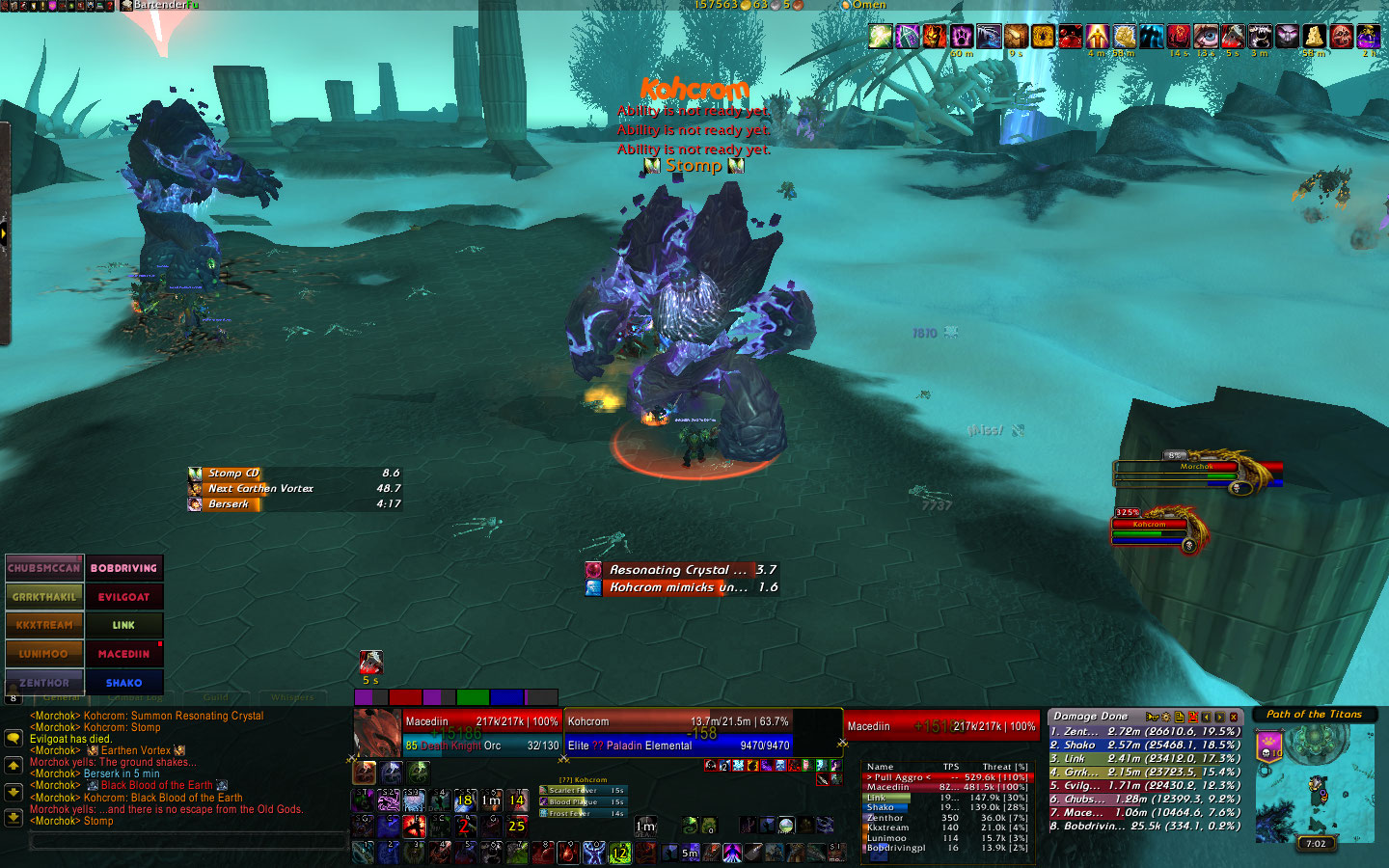Image resolution: width=1389 pixels, height=868 pixels.
Task: Open the Guild chat tab
Action: 216,697
